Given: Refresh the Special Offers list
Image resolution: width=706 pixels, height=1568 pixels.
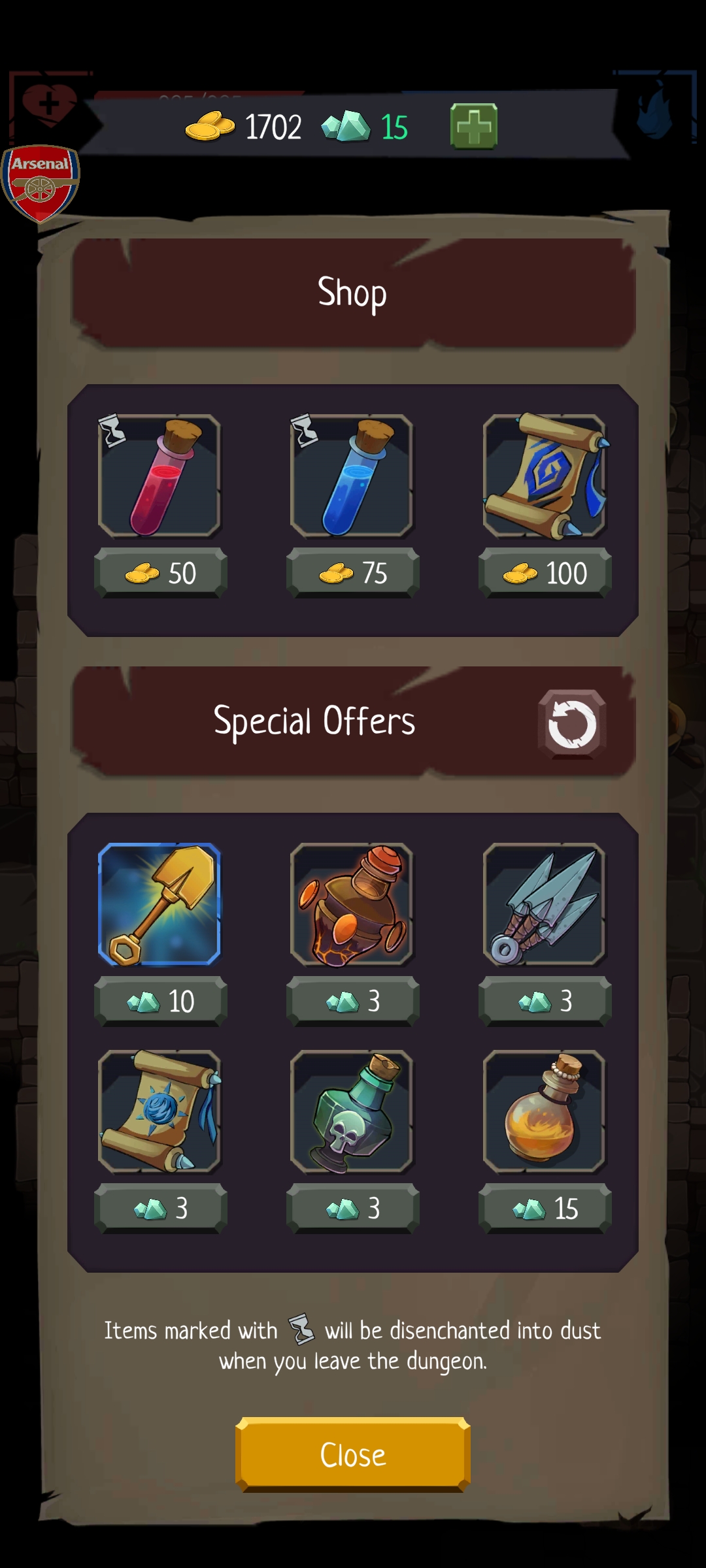Looking at the screenshot, I should tap(572, 724).
